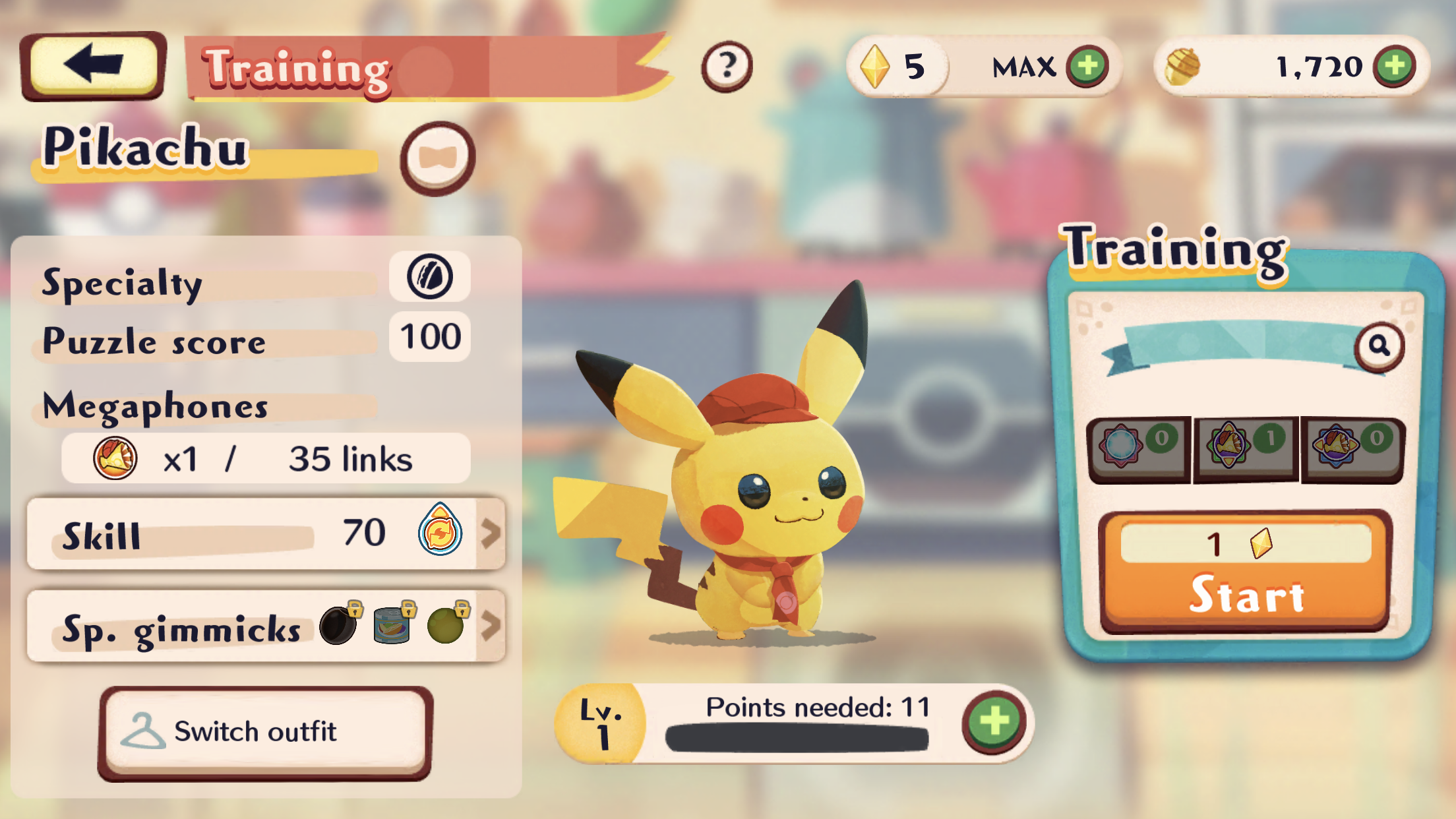Open the question mark help
The image size is (1456, 819).
(727, 66)
